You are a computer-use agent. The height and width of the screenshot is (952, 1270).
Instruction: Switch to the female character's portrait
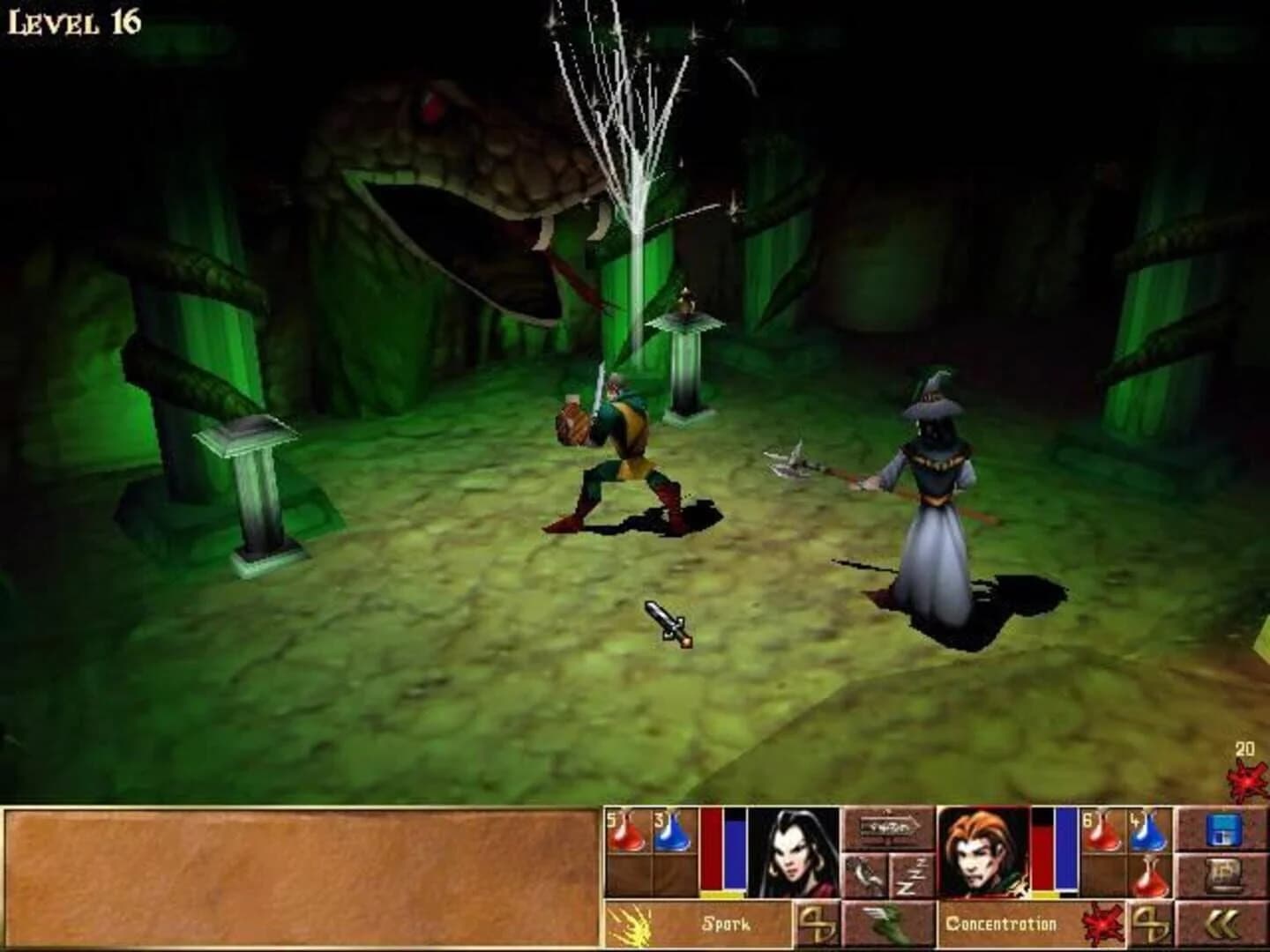click(795, 849)
